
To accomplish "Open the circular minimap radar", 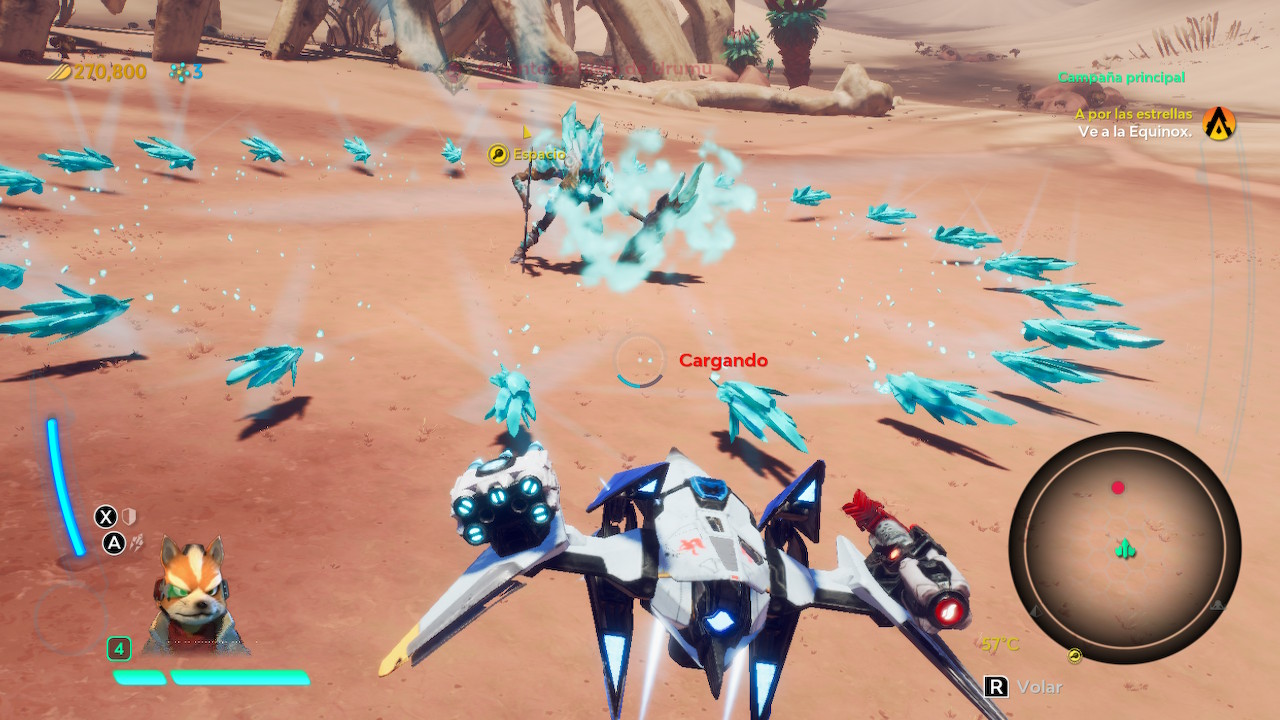I will click(x=1124, y=549).
